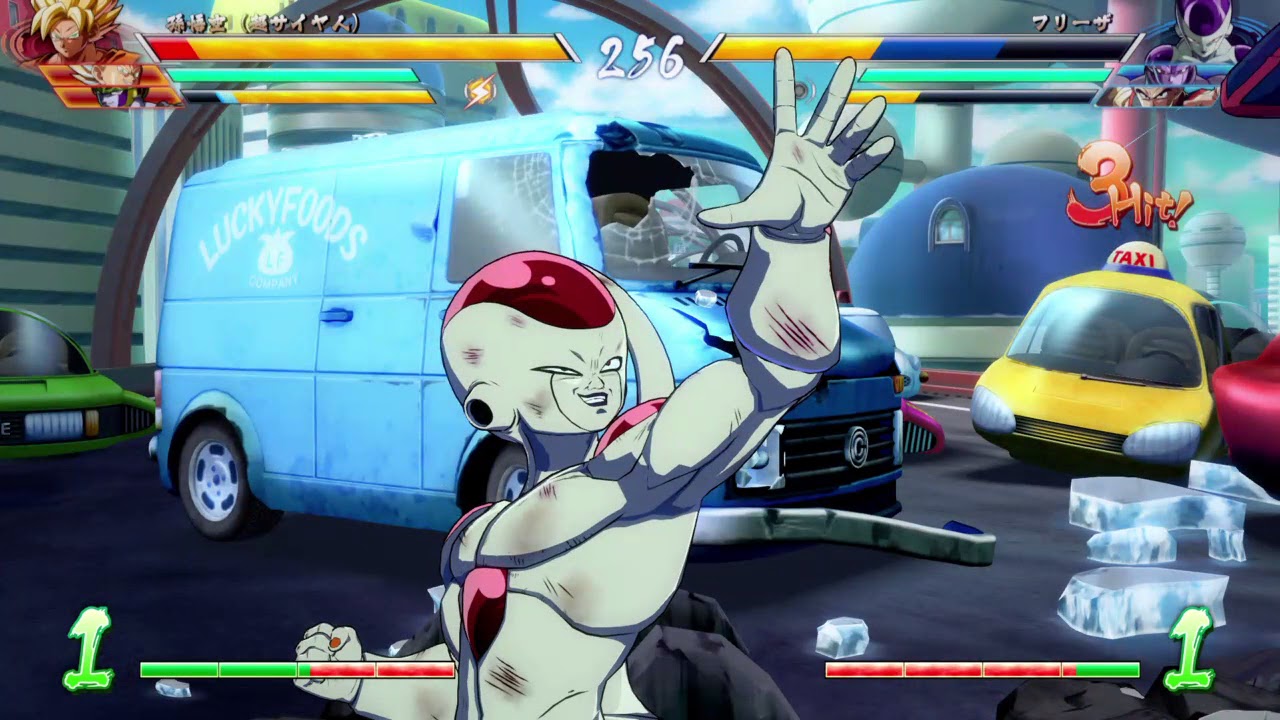Expand Goku's assist portraits panel

(x=110, y=85)
